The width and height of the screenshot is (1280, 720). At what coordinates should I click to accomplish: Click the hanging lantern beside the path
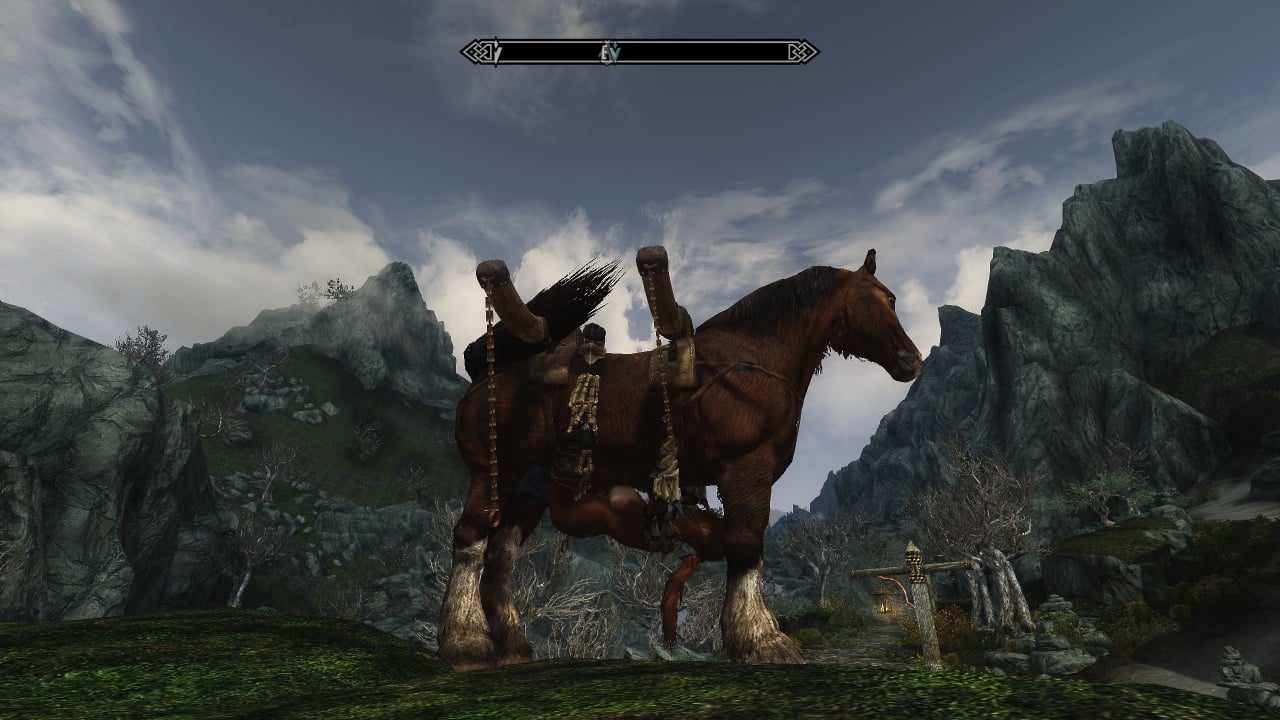(883, 607)
